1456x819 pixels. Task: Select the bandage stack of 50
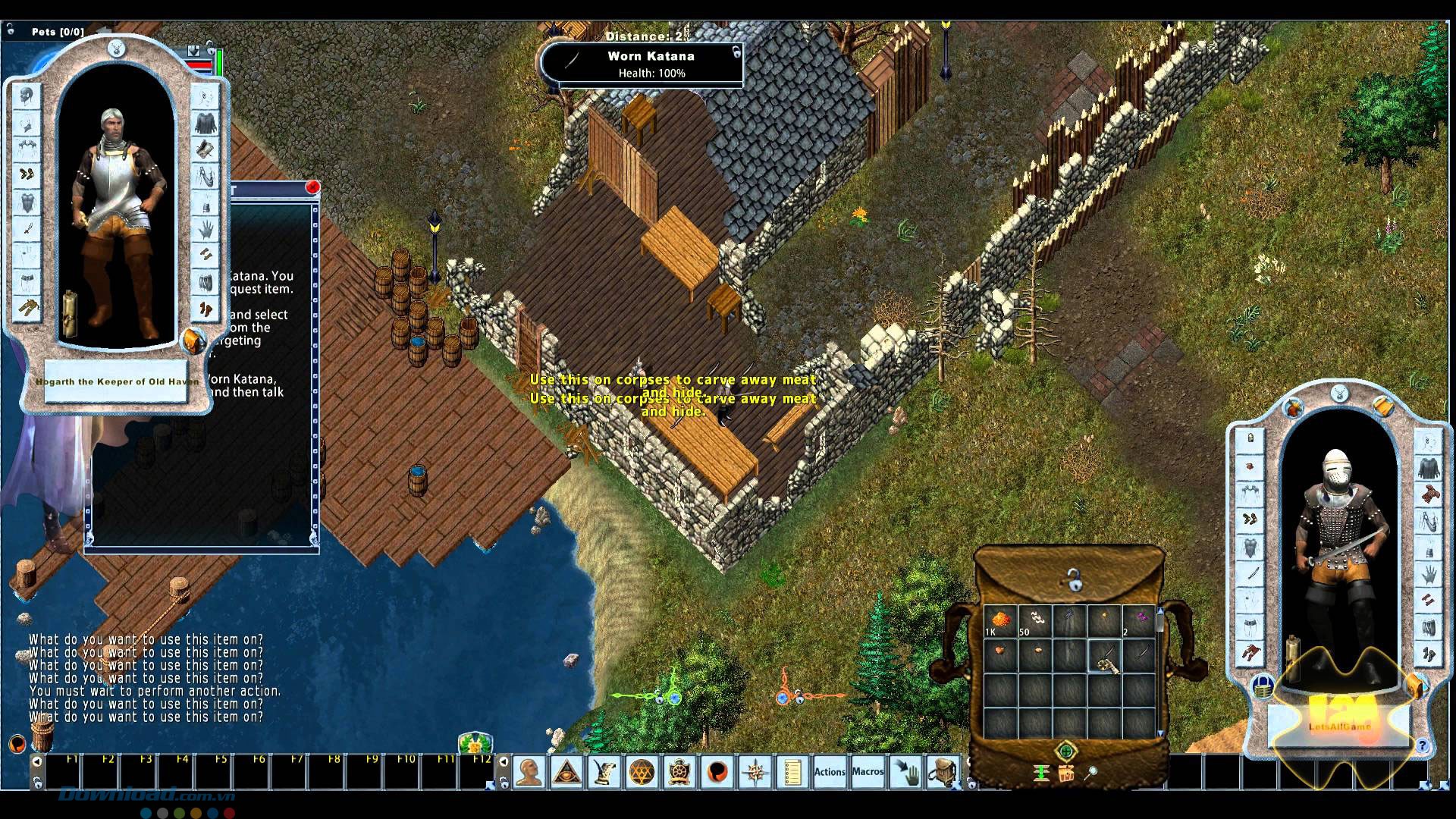pos(1034,620)
